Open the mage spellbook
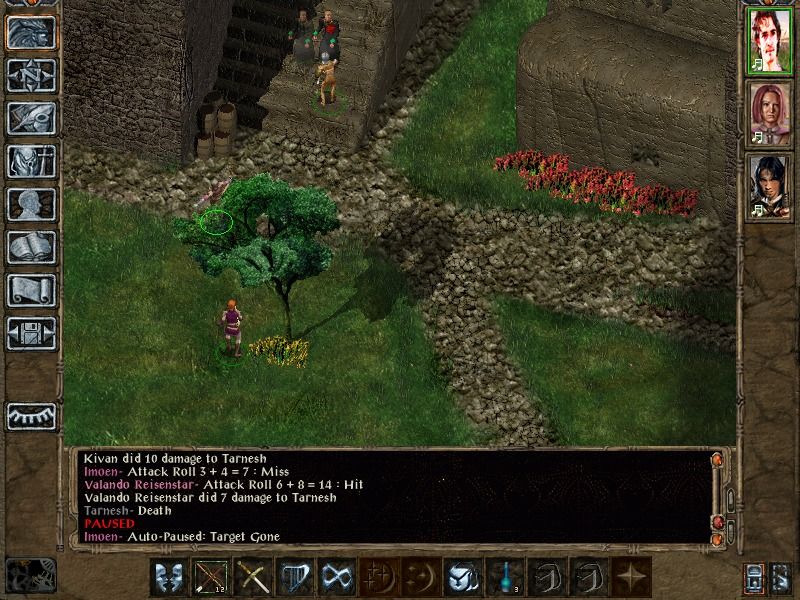800x600 pixels. [31, 247]
